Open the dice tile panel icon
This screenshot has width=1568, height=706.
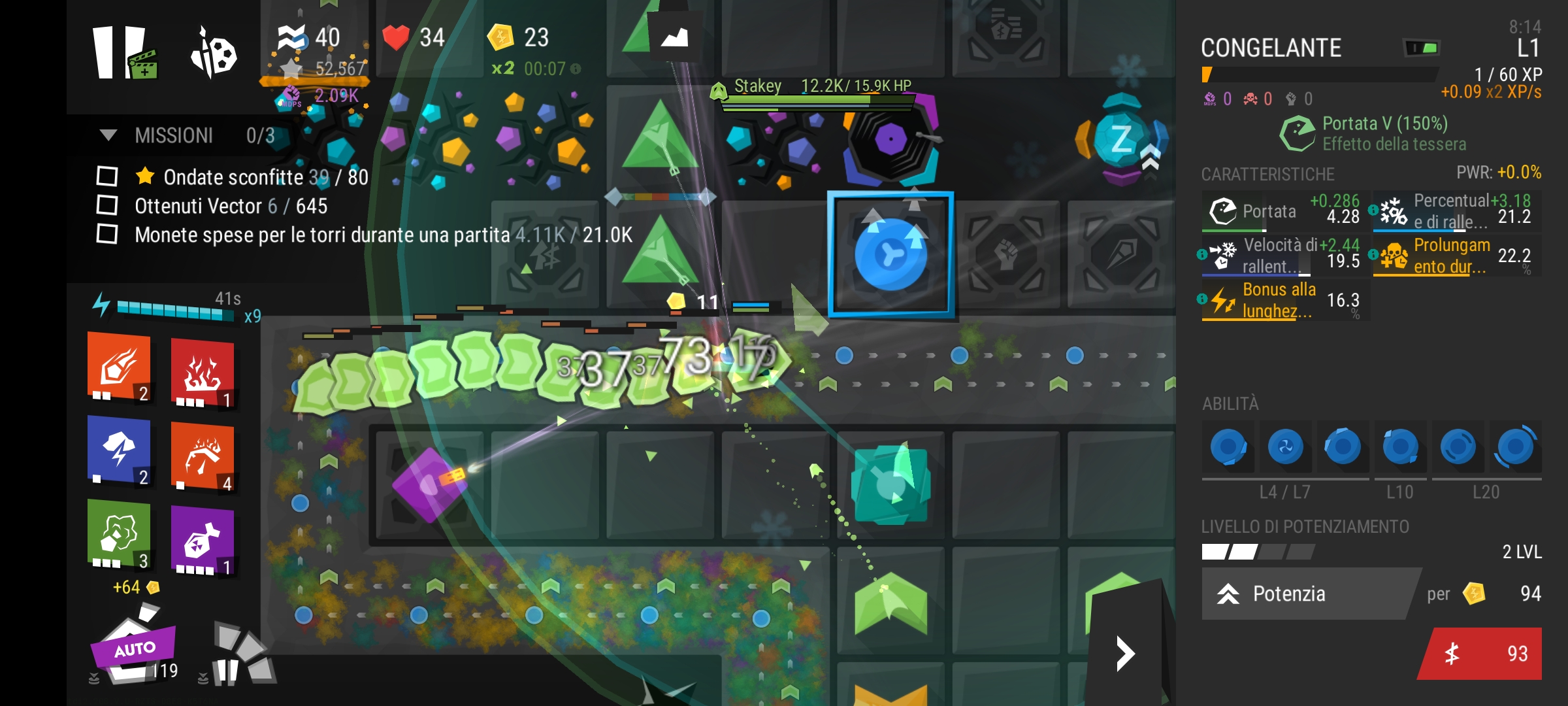(214, 54)
